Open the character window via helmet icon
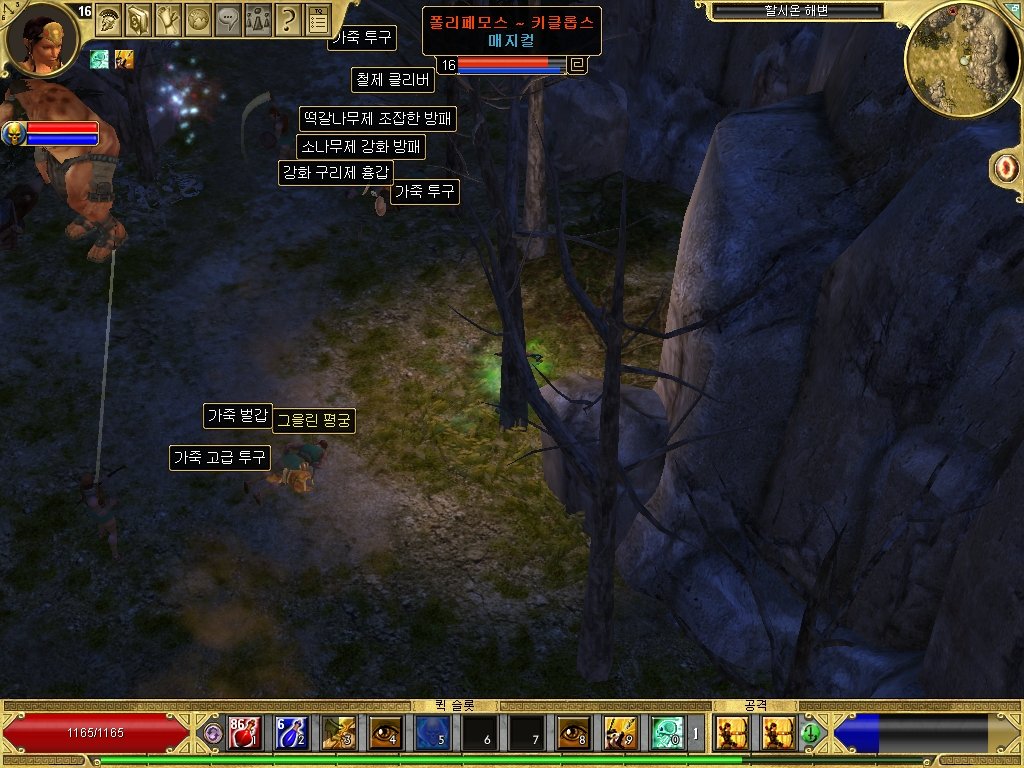Screen dimensions: 1024x768 [x=108, y=17]
